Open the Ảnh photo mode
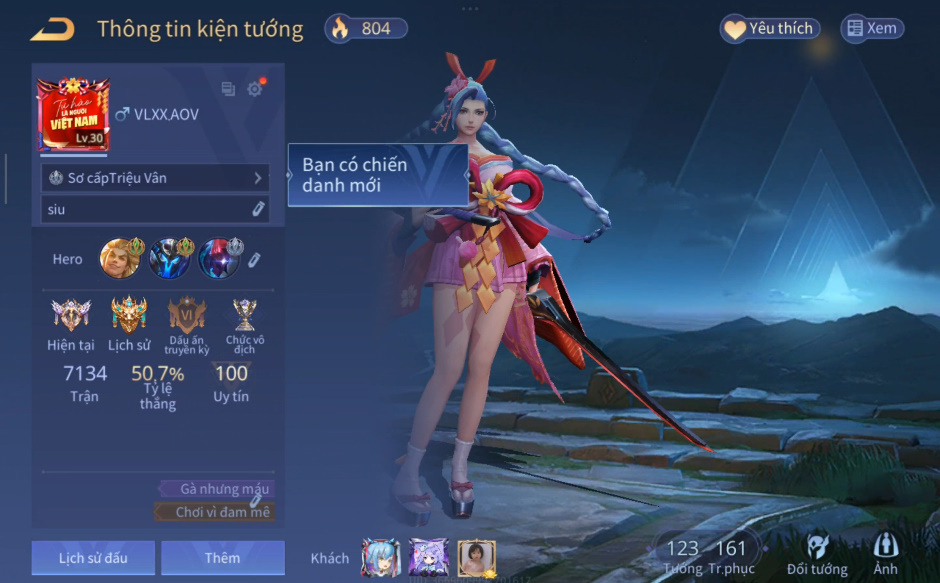940x583 pixels. click(x=885, y=554)
